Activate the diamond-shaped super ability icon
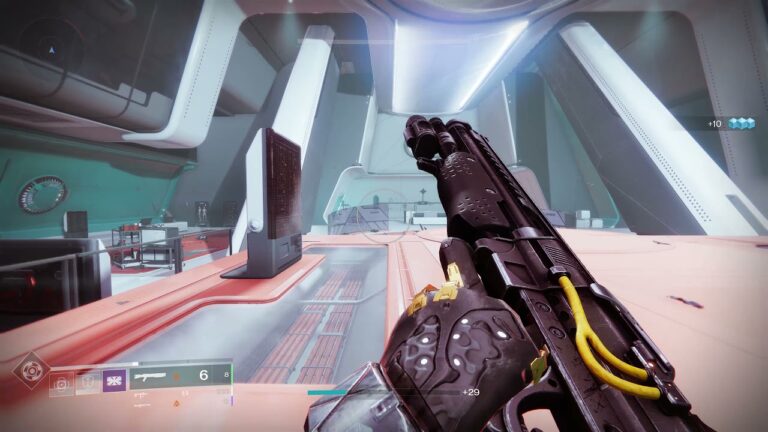The height and width of the screenshot is (432, 768). pos(31,369)
